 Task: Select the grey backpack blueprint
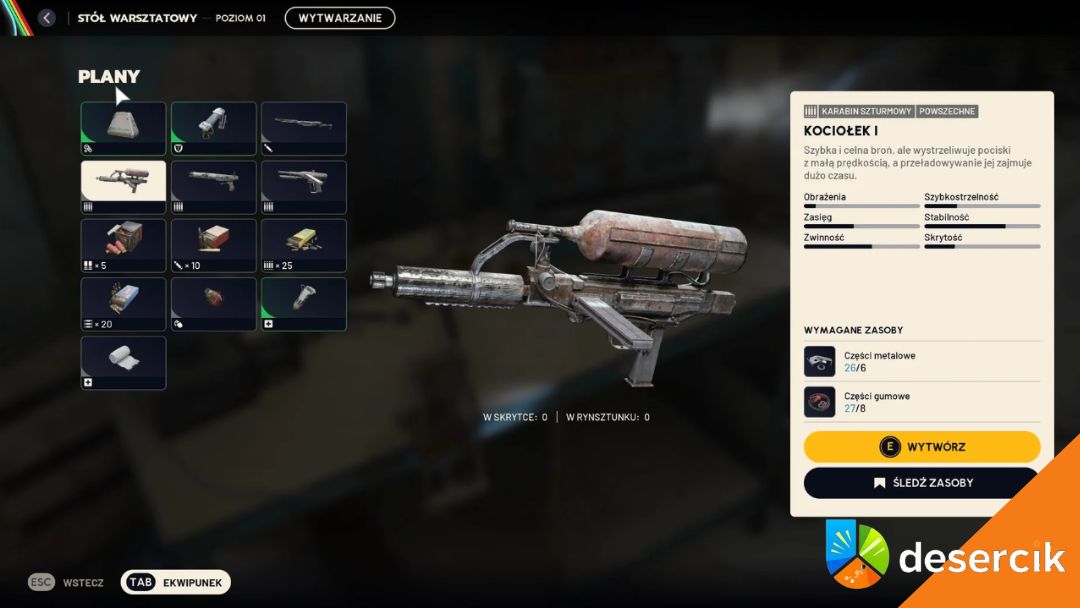click(123, 128)
